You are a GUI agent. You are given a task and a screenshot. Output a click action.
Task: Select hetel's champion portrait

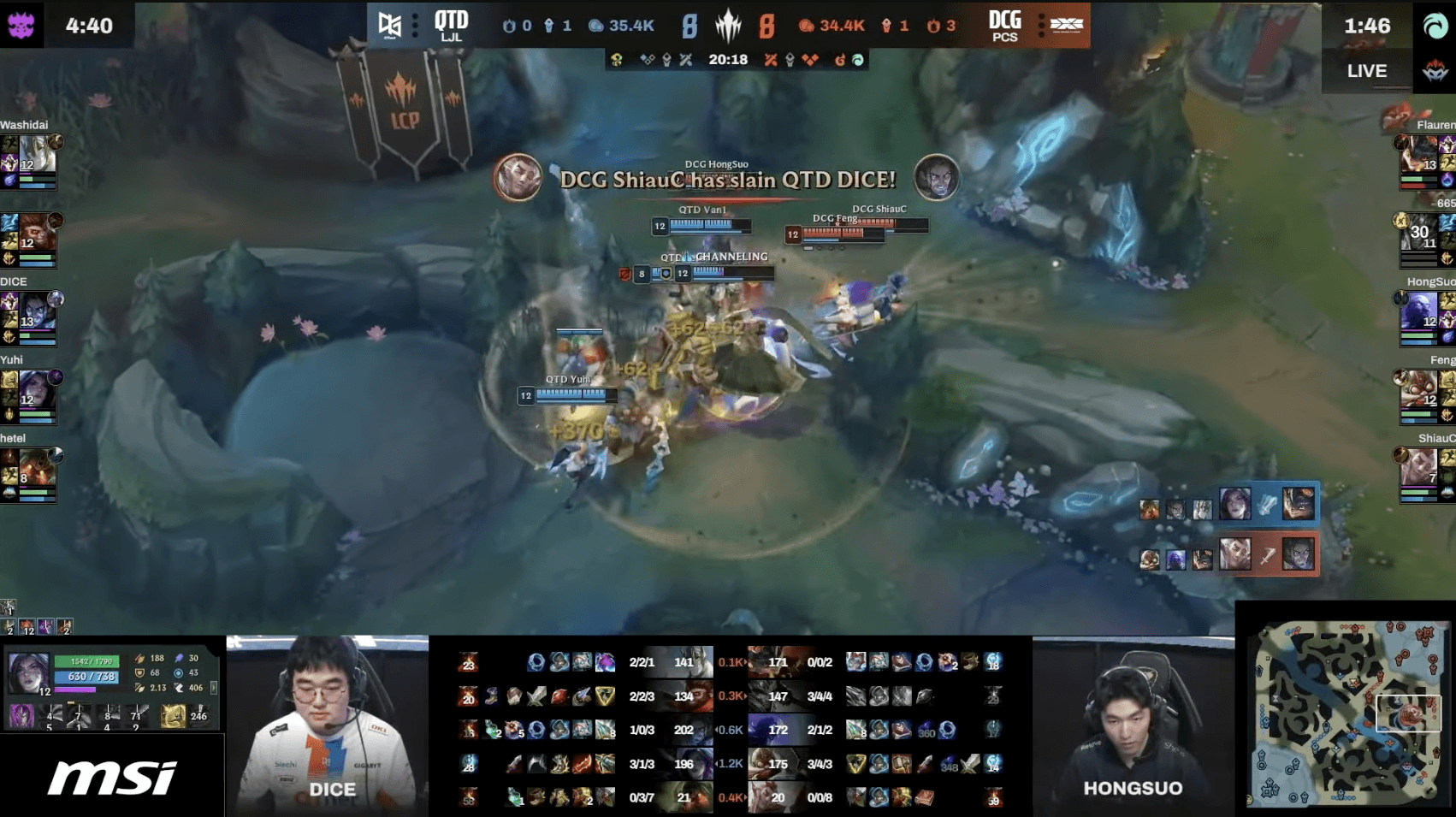click(38, 468)
